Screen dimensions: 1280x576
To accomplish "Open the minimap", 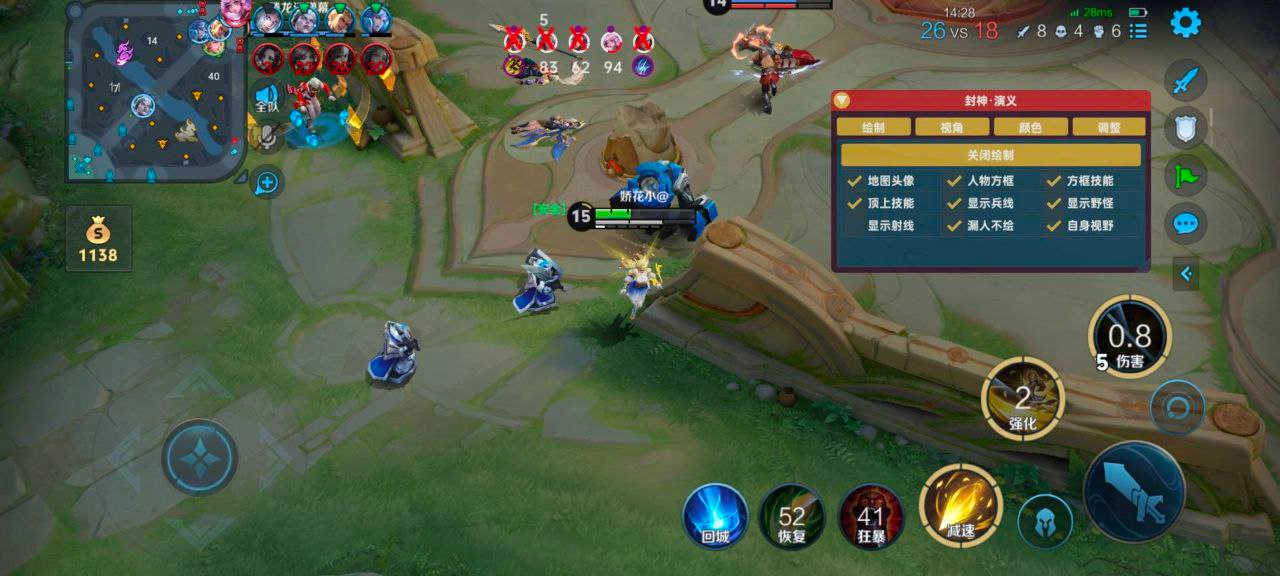I will coord(155,92).
